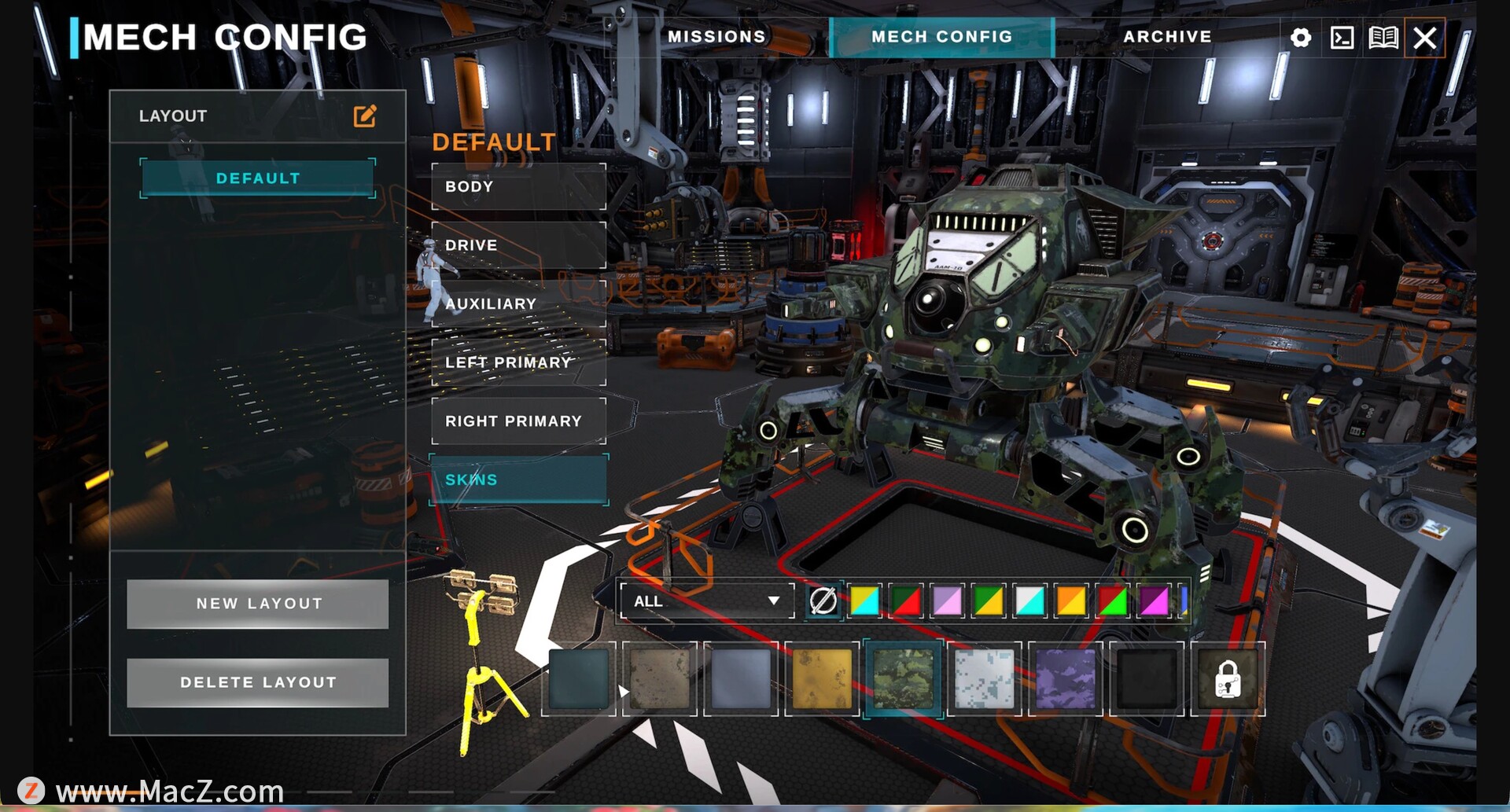This screenshot has height=812, width=1510.
Task: Choose the Auxiliary category
Action: 519,304
